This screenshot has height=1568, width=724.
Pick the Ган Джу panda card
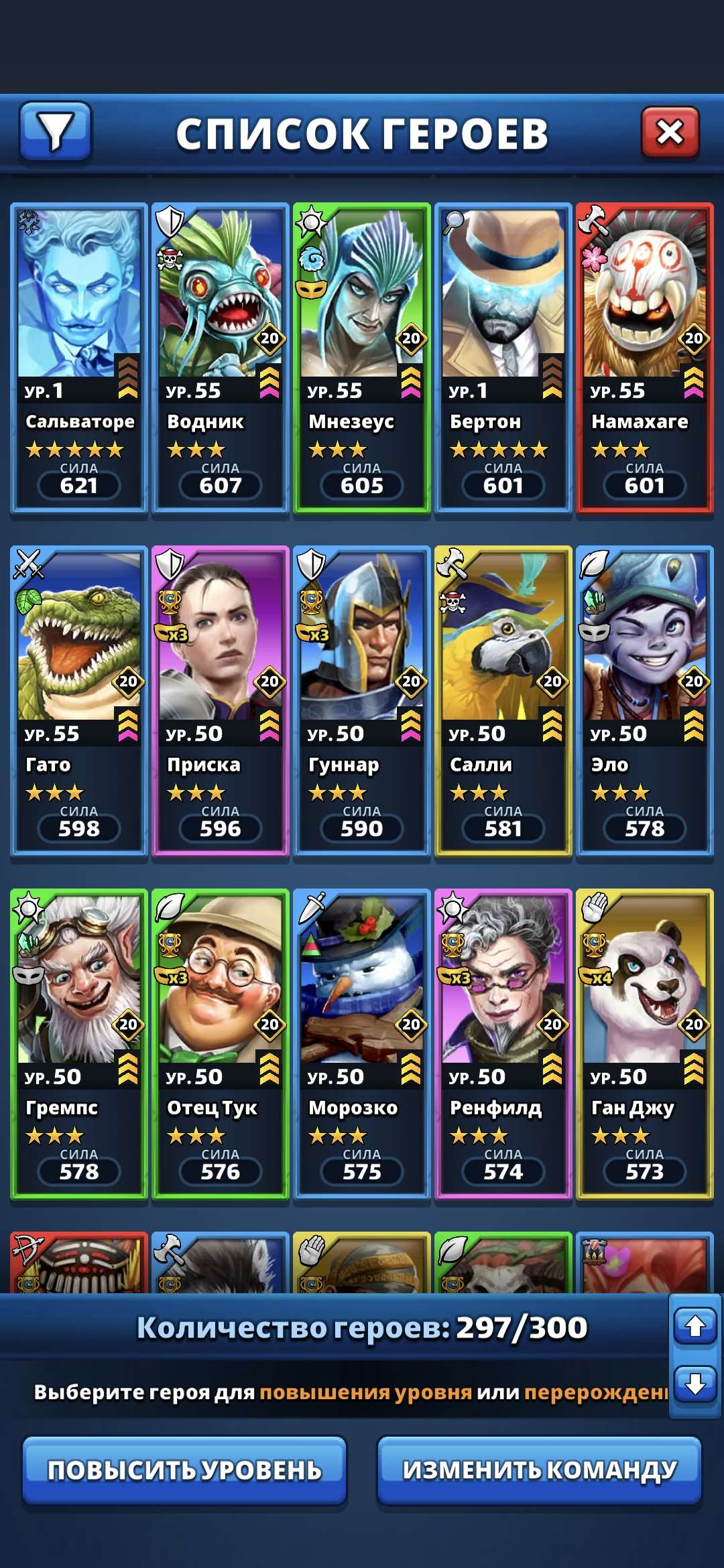click(645, 1044)
